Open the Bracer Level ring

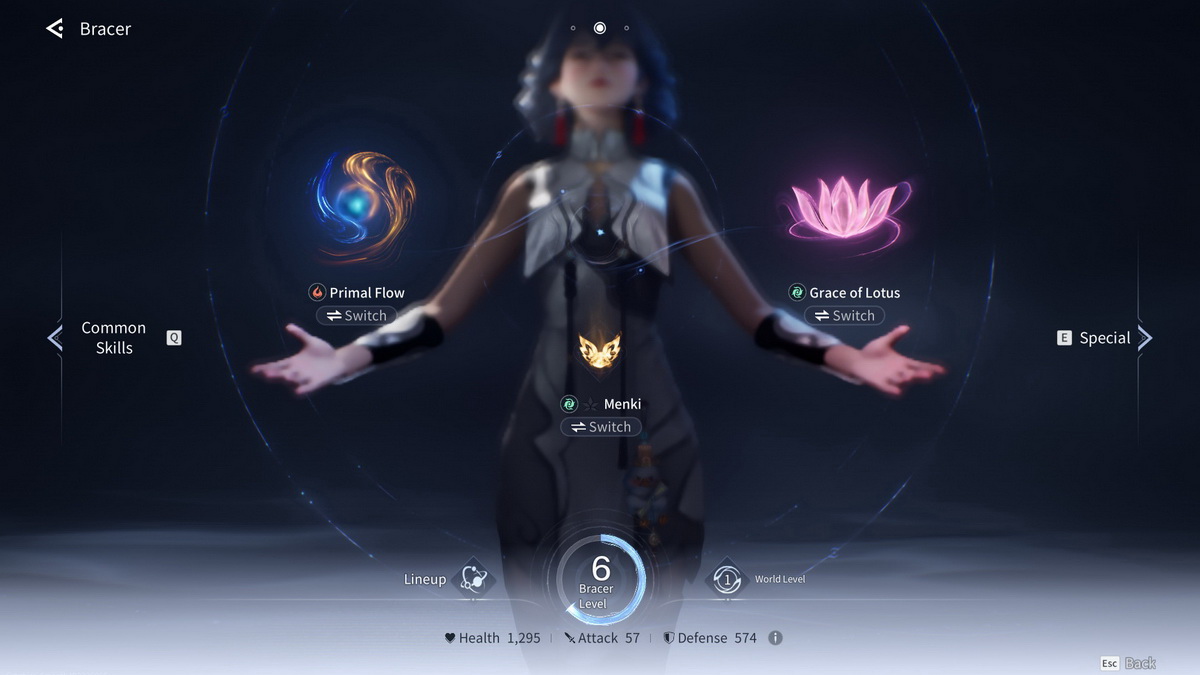point(600,580)
